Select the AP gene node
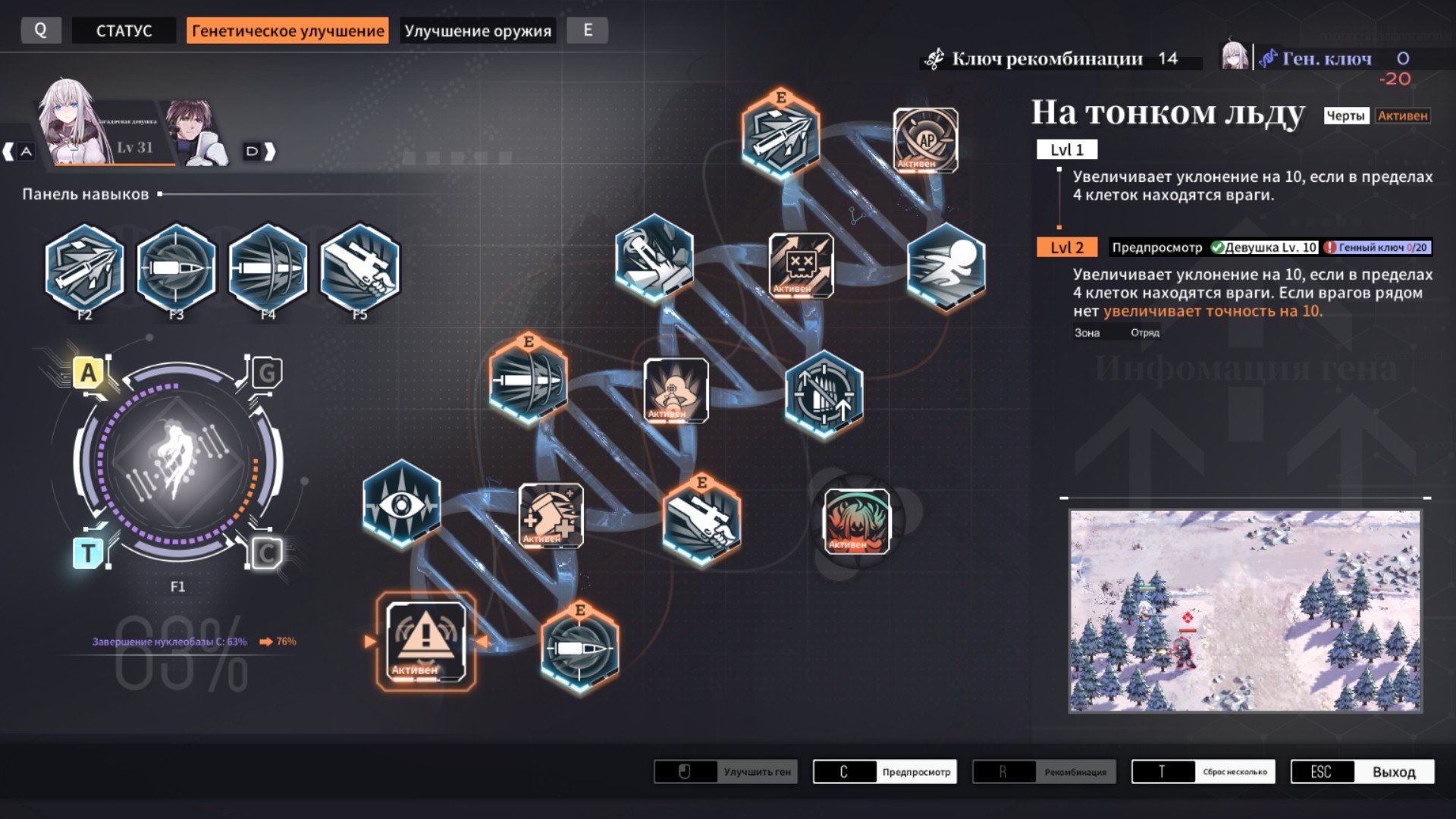This screenshot has width=1456, height=819. pyautogui.click(x=925, y=140)
